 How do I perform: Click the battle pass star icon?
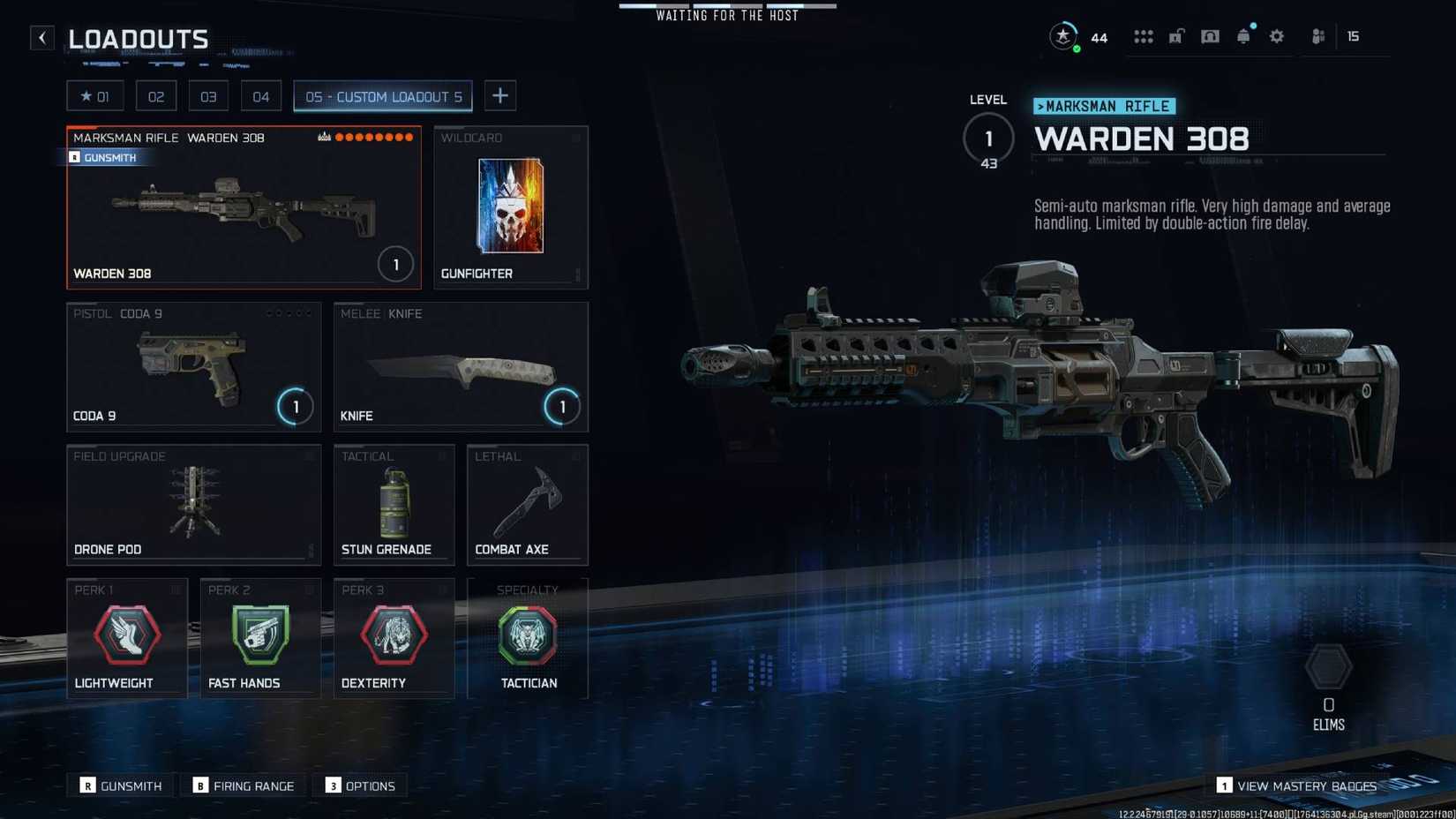tap(1062, 37)
